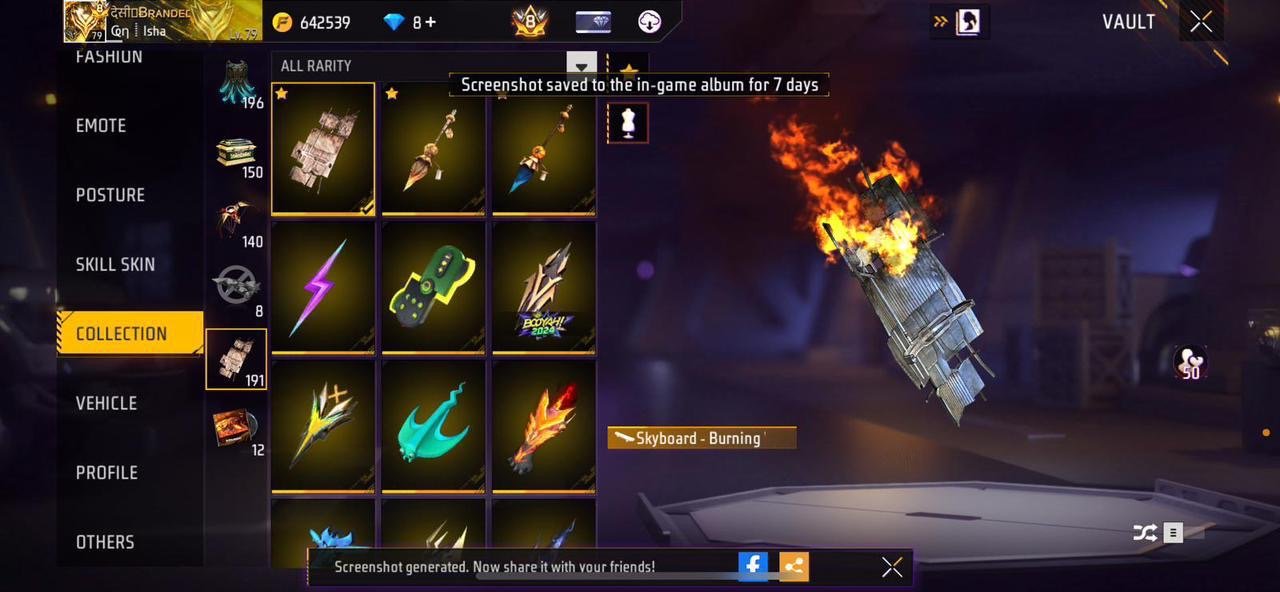The width and height of the screenshot is (1280, 592).
Task: Open the All Rarity filter dropdown
Action: pos(581,65)
